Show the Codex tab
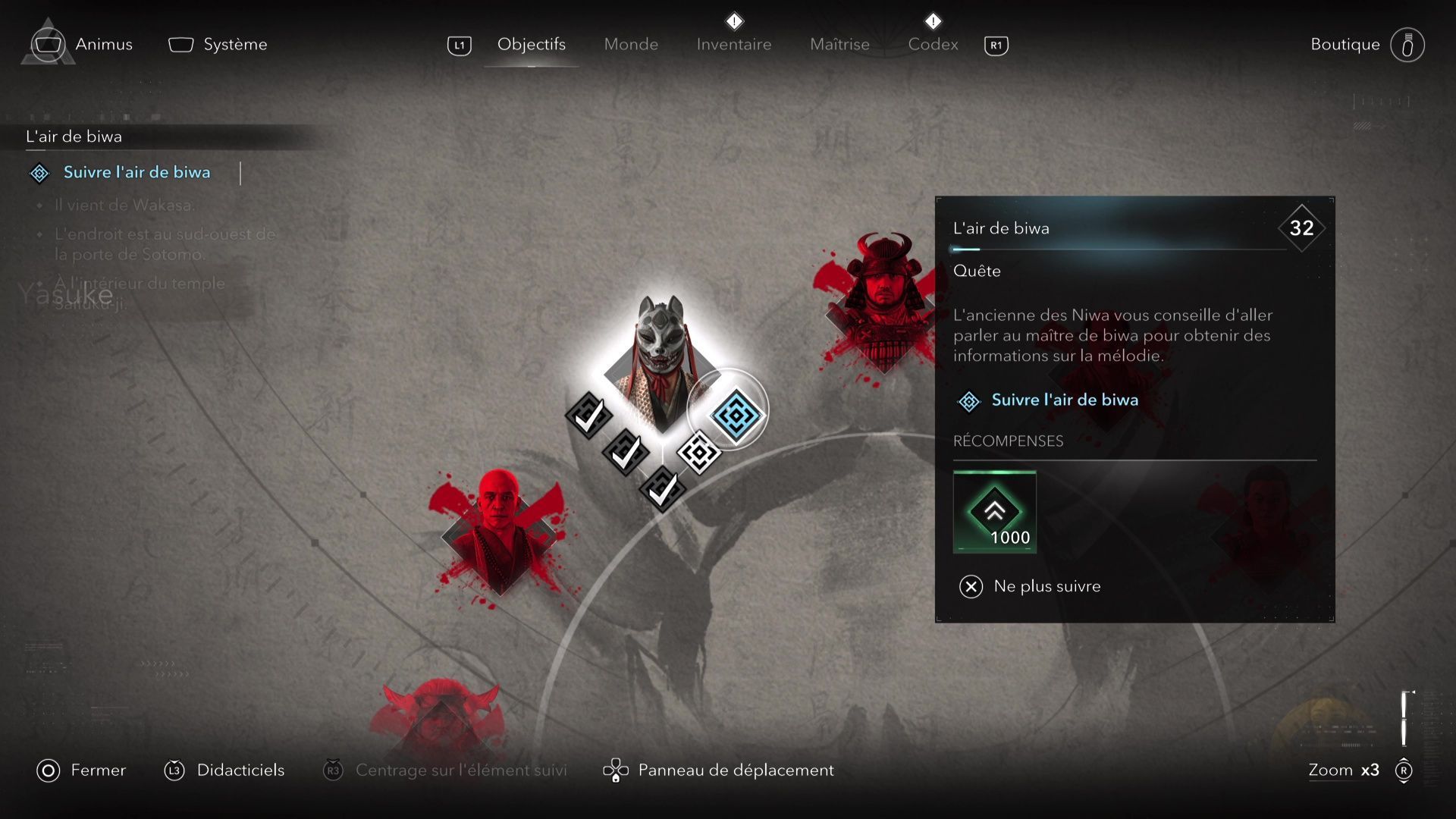This screenshot has width=1456, height=819. pos(933,44)
